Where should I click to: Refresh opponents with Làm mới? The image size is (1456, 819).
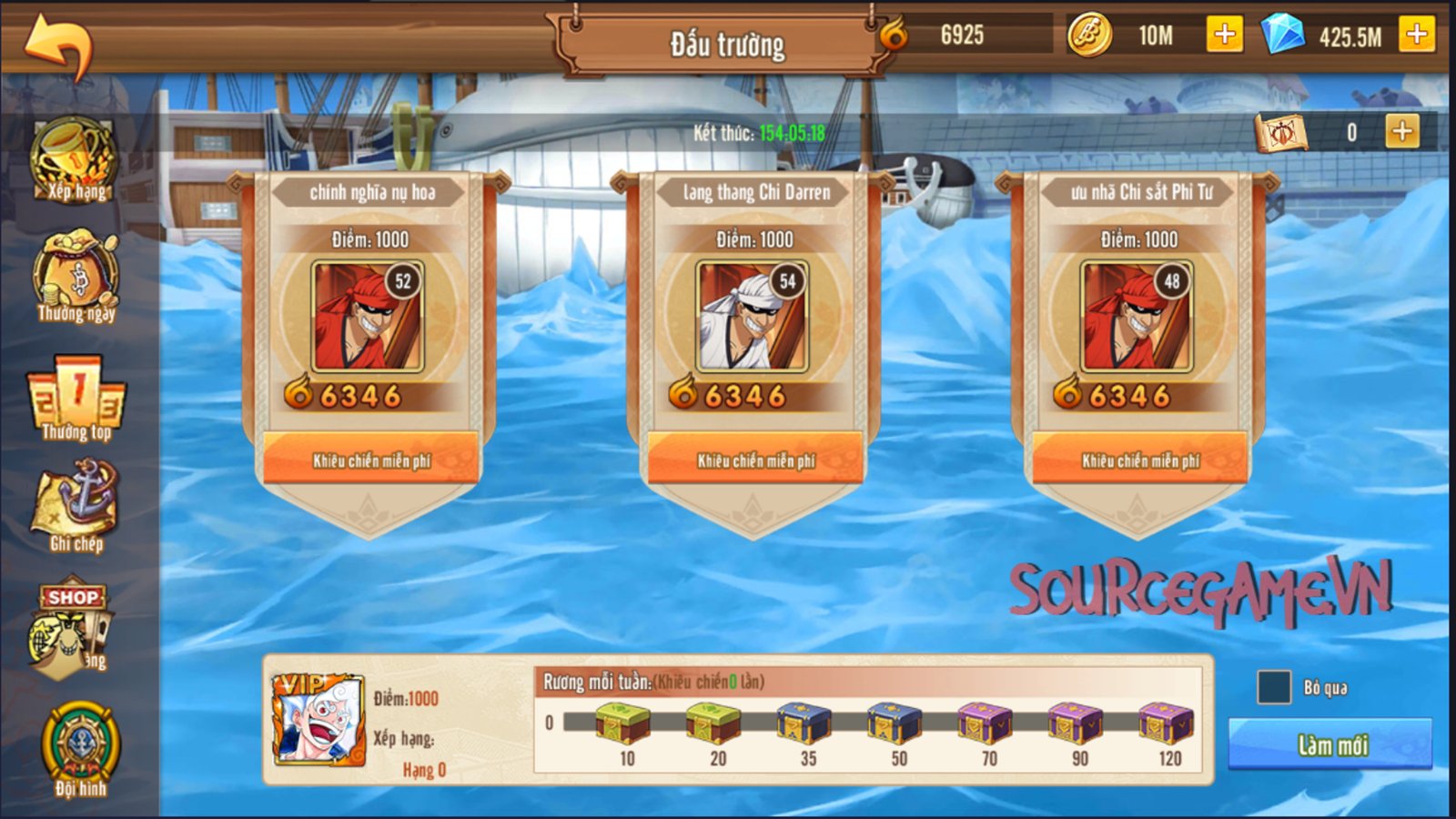tap(1330, 744)
